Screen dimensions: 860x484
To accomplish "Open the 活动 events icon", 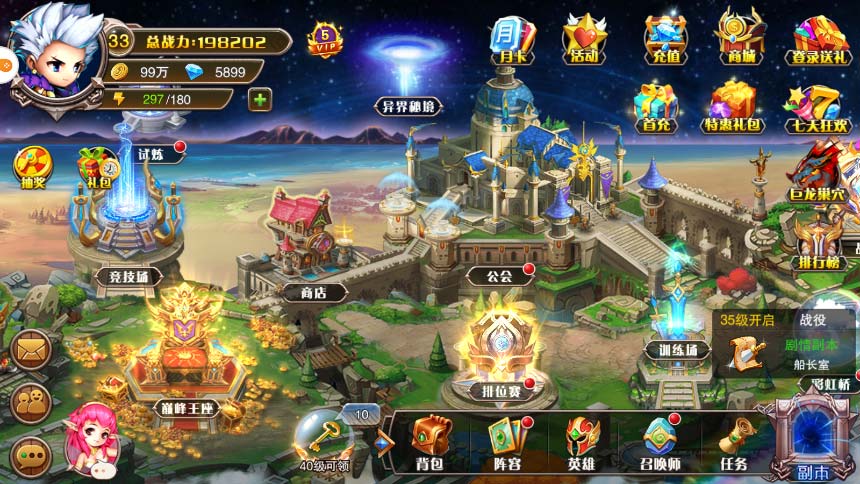I will pos(585,40).
